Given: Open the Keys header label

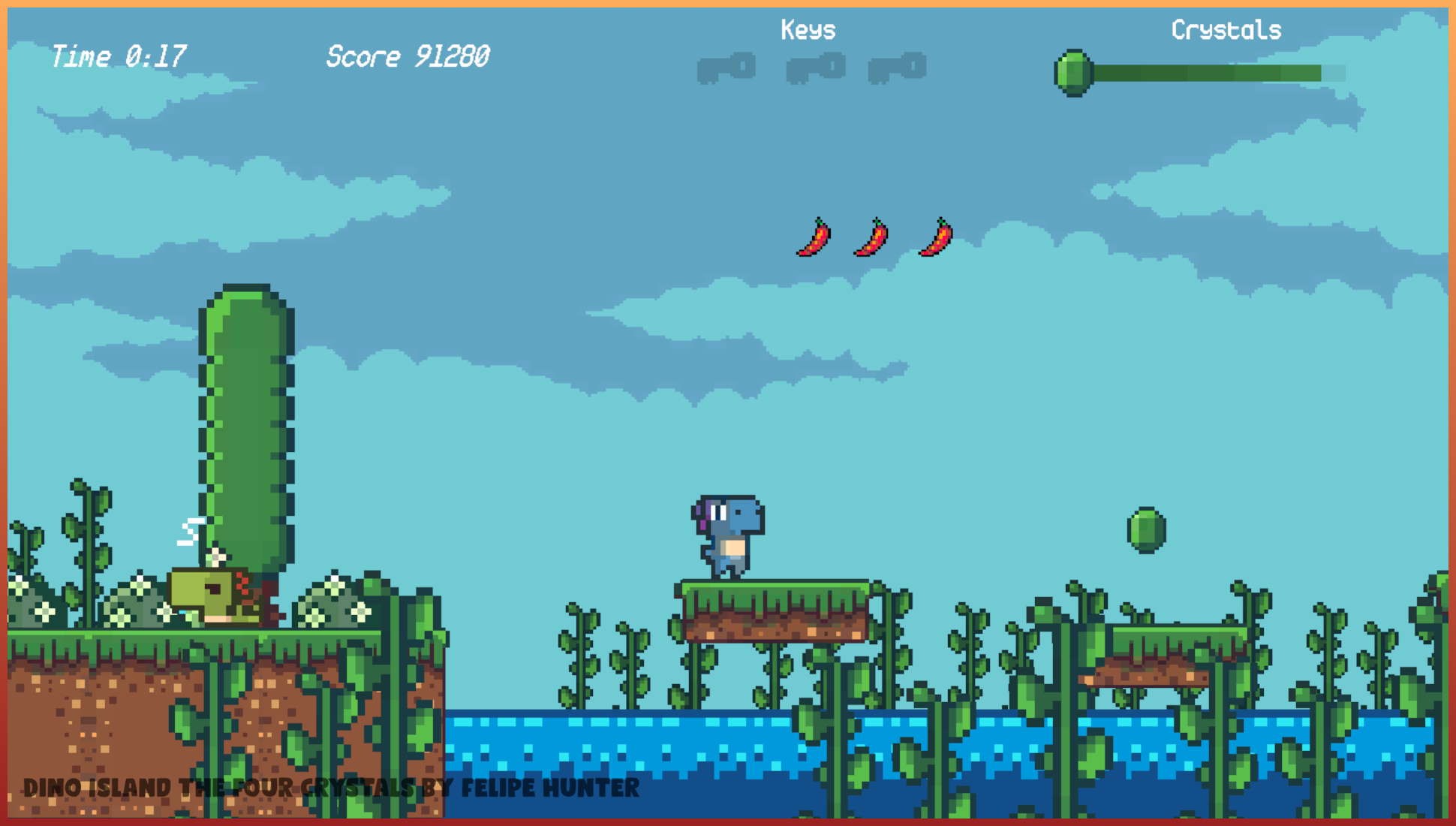Looking at the screenshot, I should point(808,30).
